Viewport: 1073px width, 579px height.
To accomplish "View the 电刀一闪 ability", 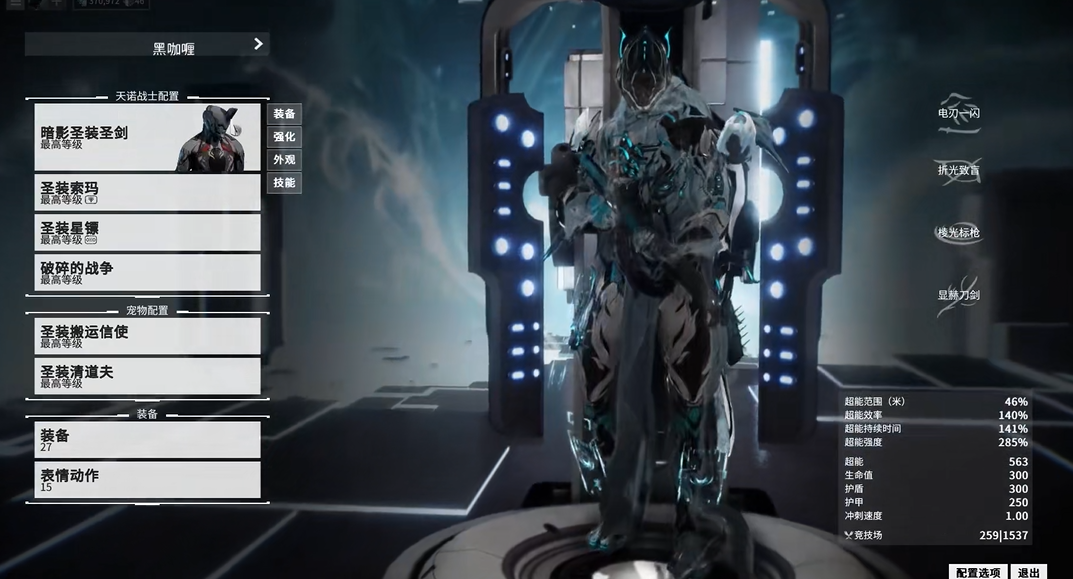I will coord(958,113).
